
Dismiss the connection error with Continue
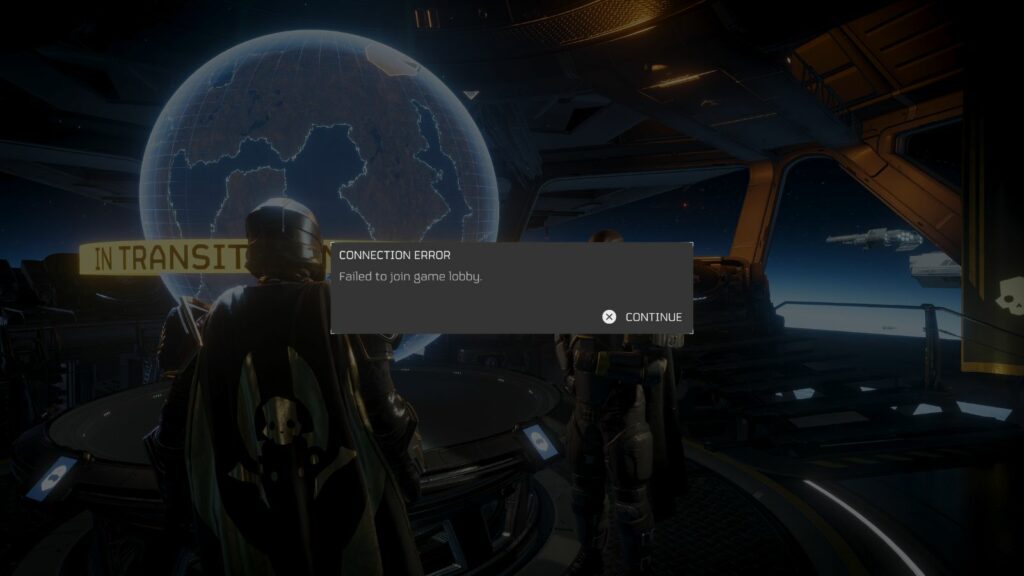point(643,317)
